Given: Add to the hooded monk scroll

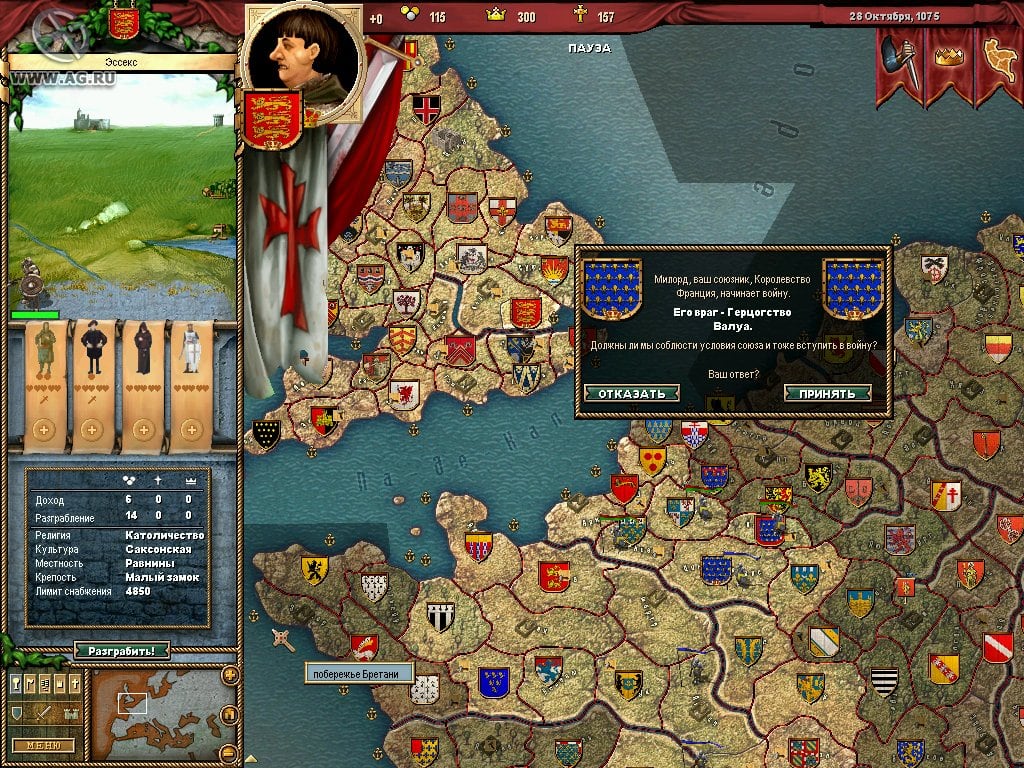Looking at the screenshot, I should [142, 430].
